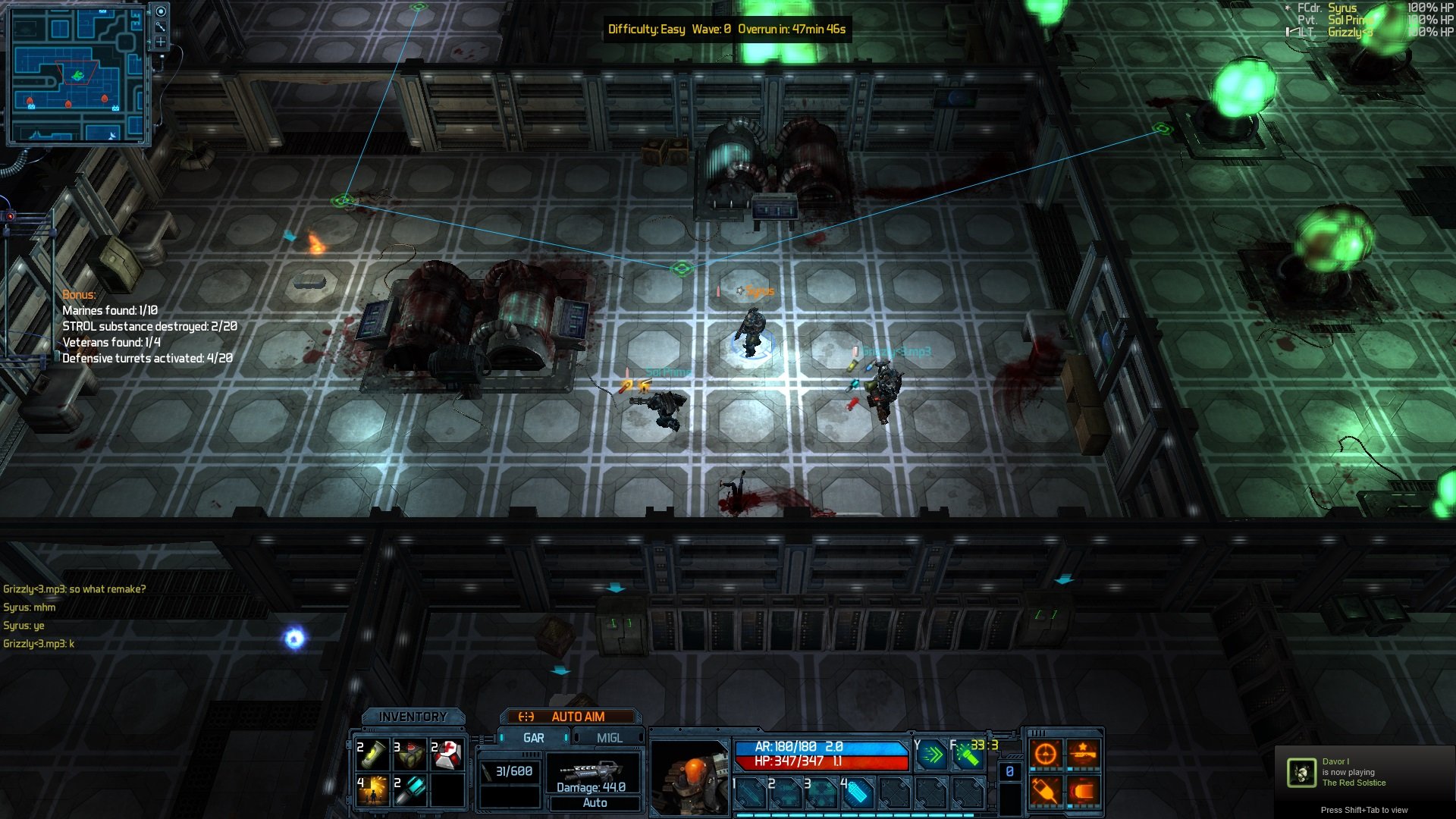The width and height of the screenshot is (1456, 819).
Task: Toggle the green flashlight ability
Action: click(968, 755)
